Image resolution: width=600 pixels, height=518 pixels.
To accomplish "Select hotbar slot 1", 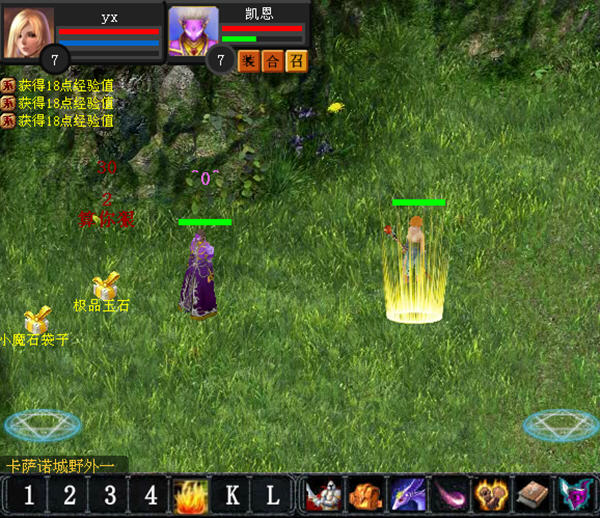I will (29, 495).
